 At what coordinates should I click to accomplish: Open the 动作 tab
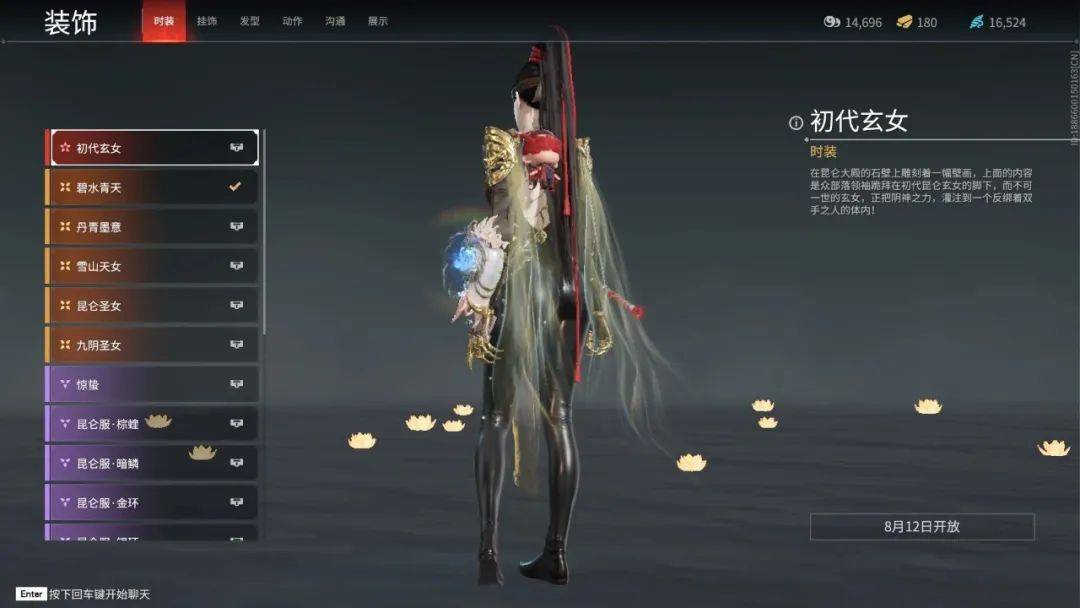click(x=292, y=21)
